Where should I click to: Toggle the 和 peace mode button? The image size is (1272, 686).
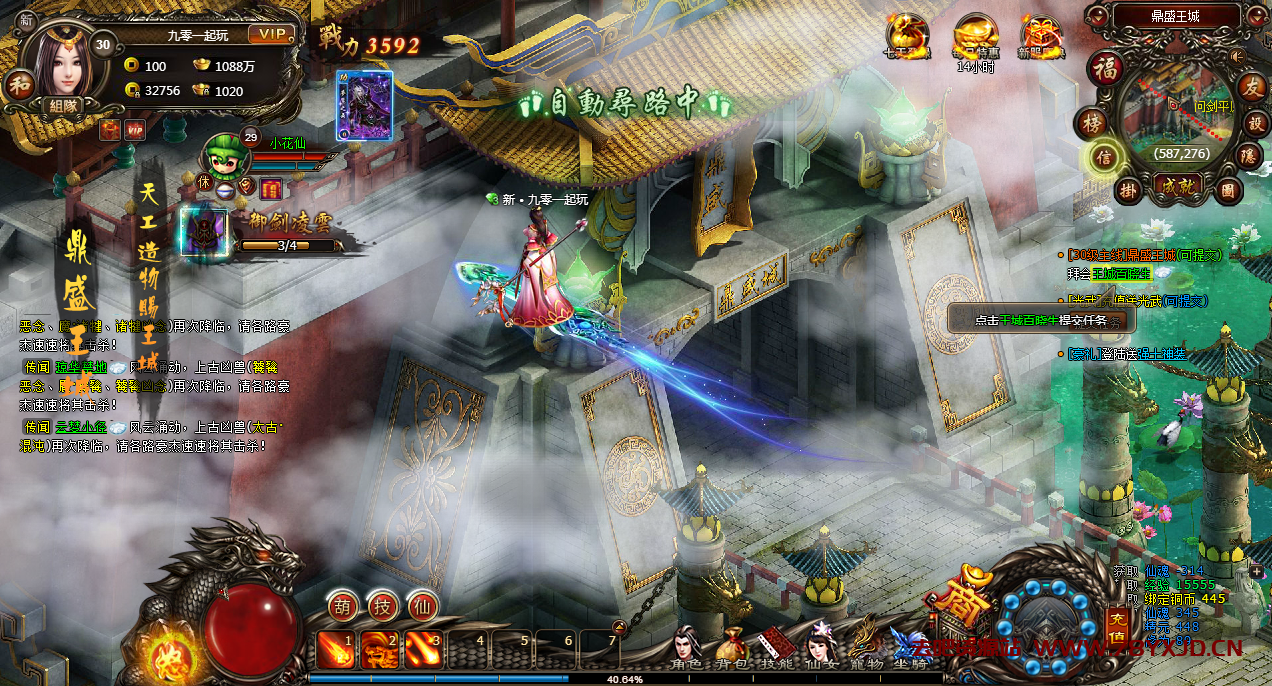19,84
